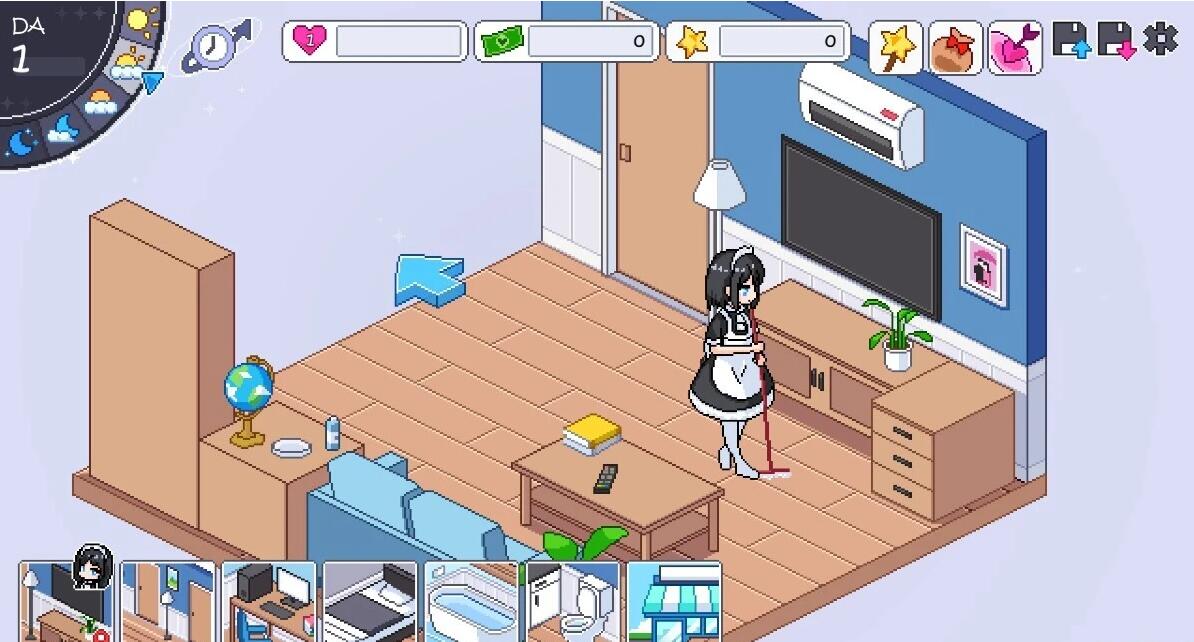Image resolution: width=1194 pixels, height=642 pixels.
Task: Click the blue arrow on the floor
Action: (x=429, y=278)
